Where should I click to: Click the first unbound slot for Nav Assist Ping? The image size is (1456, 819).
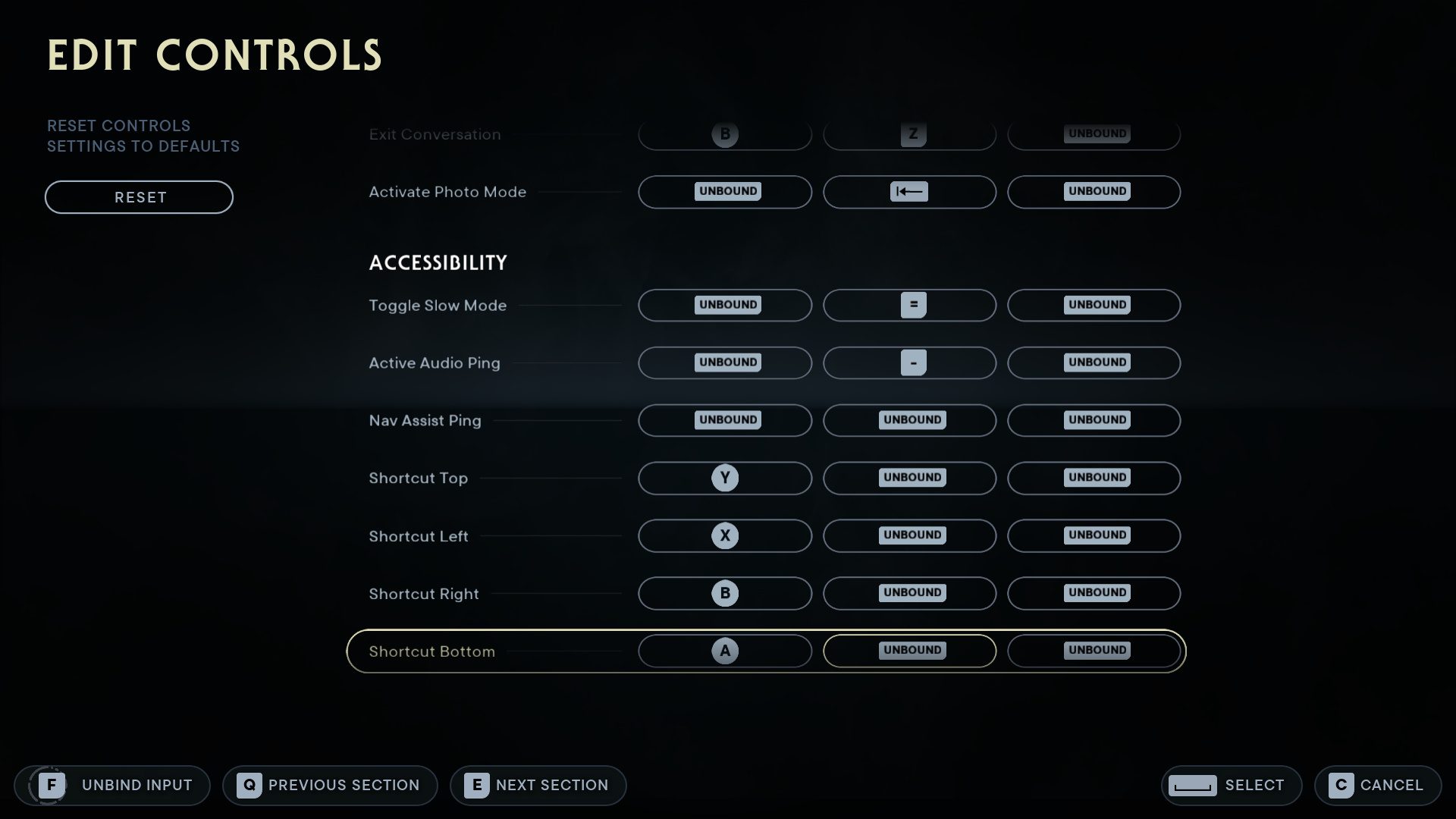(724, 420)
